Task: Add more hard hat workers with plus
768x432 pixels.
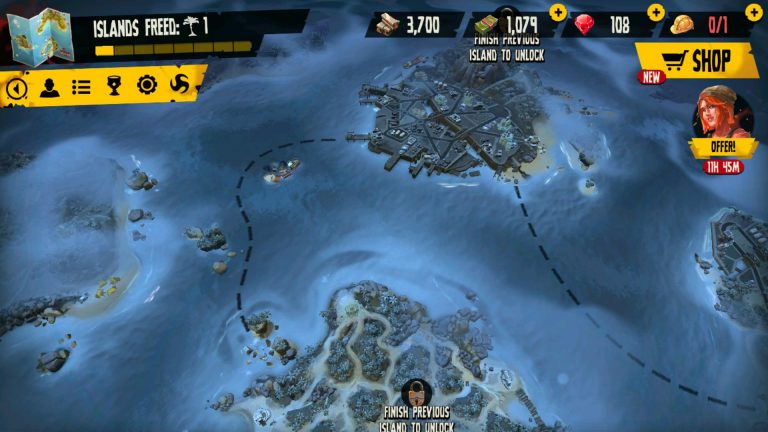Action: pyautogui.click(x=753, y=12)
